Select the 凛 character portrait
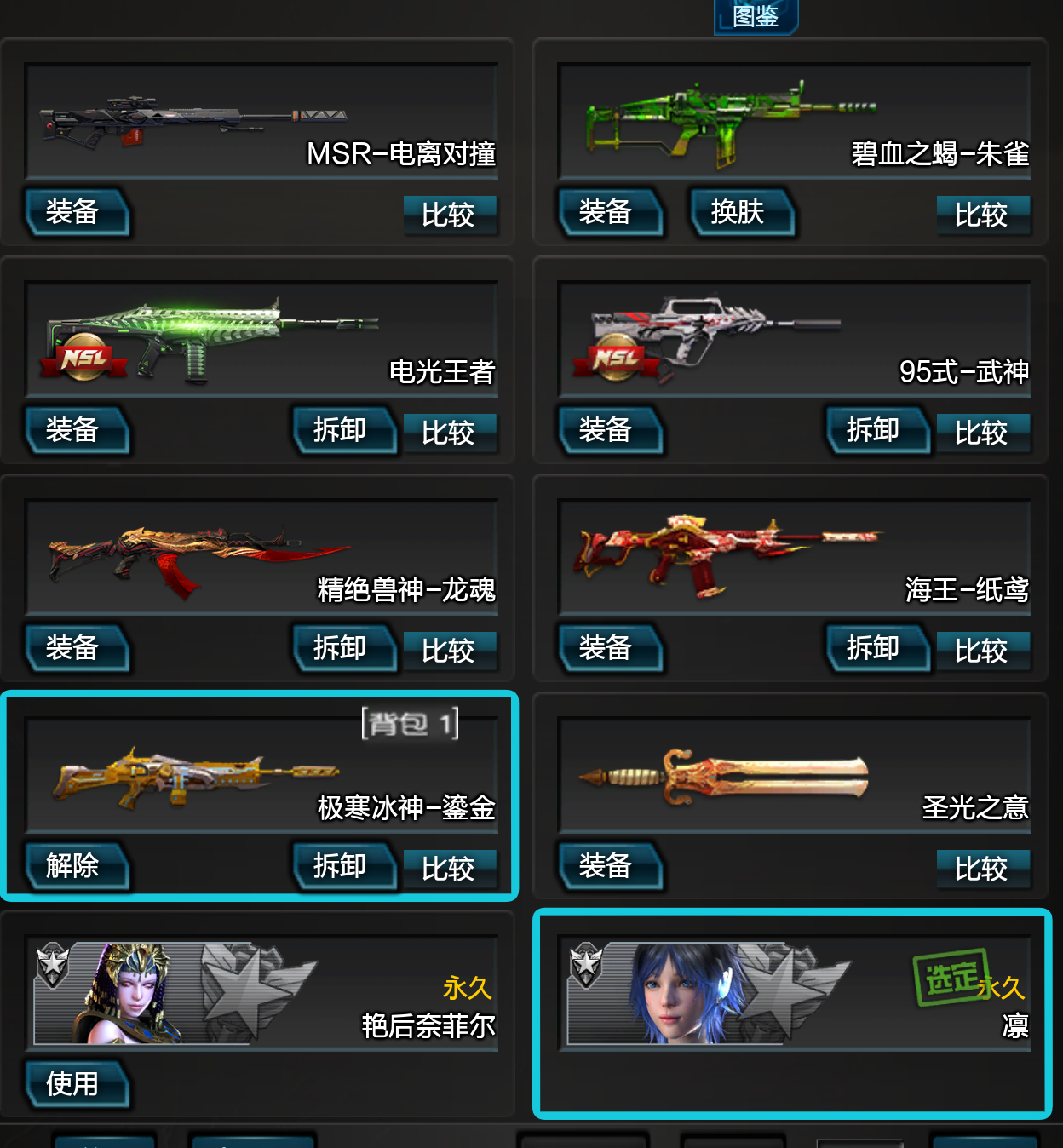Viewport: 1063px width, 1148px height. (681, 994)
